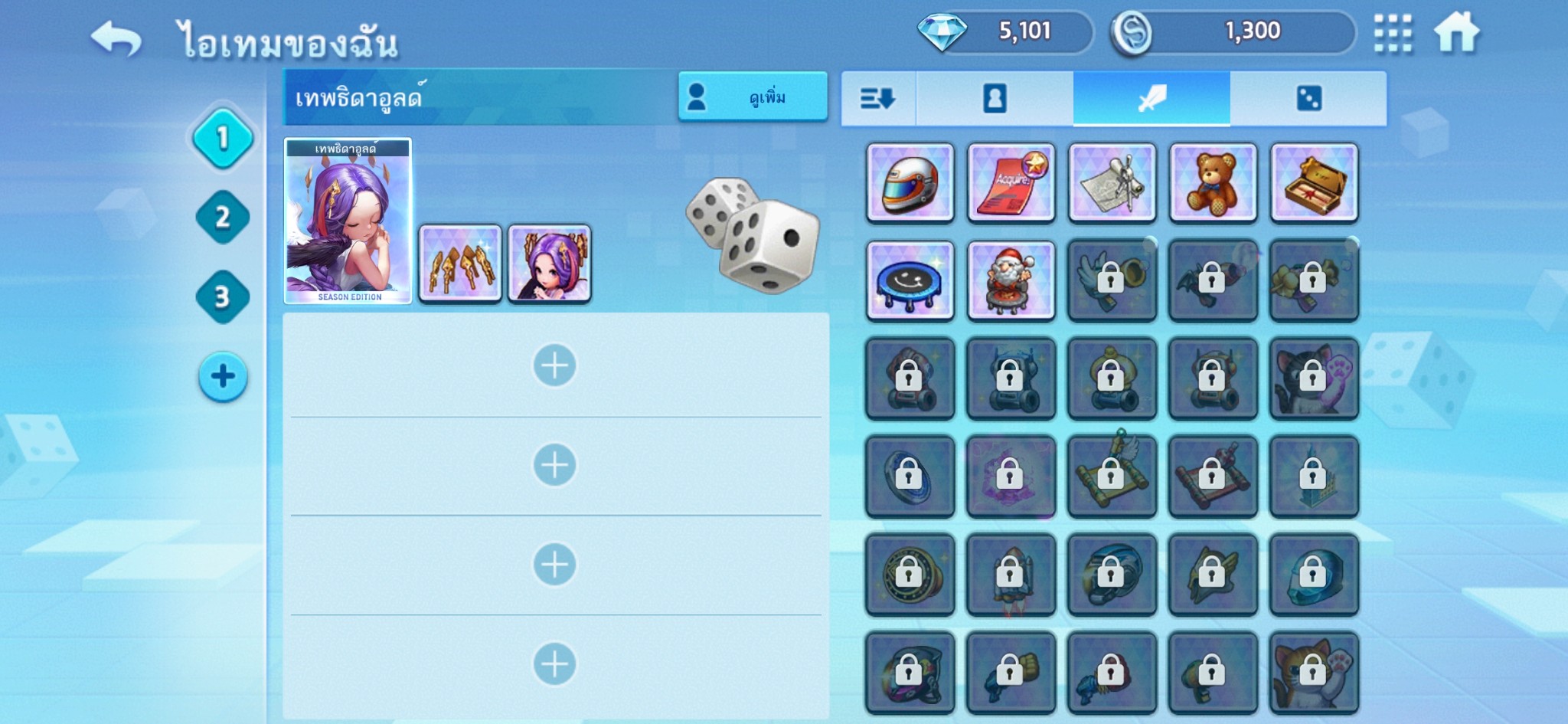Screen dimensions: 1568x724
Task: Pick the teddy bear item
Action: pyautogui.click(x=1213, y=183)
